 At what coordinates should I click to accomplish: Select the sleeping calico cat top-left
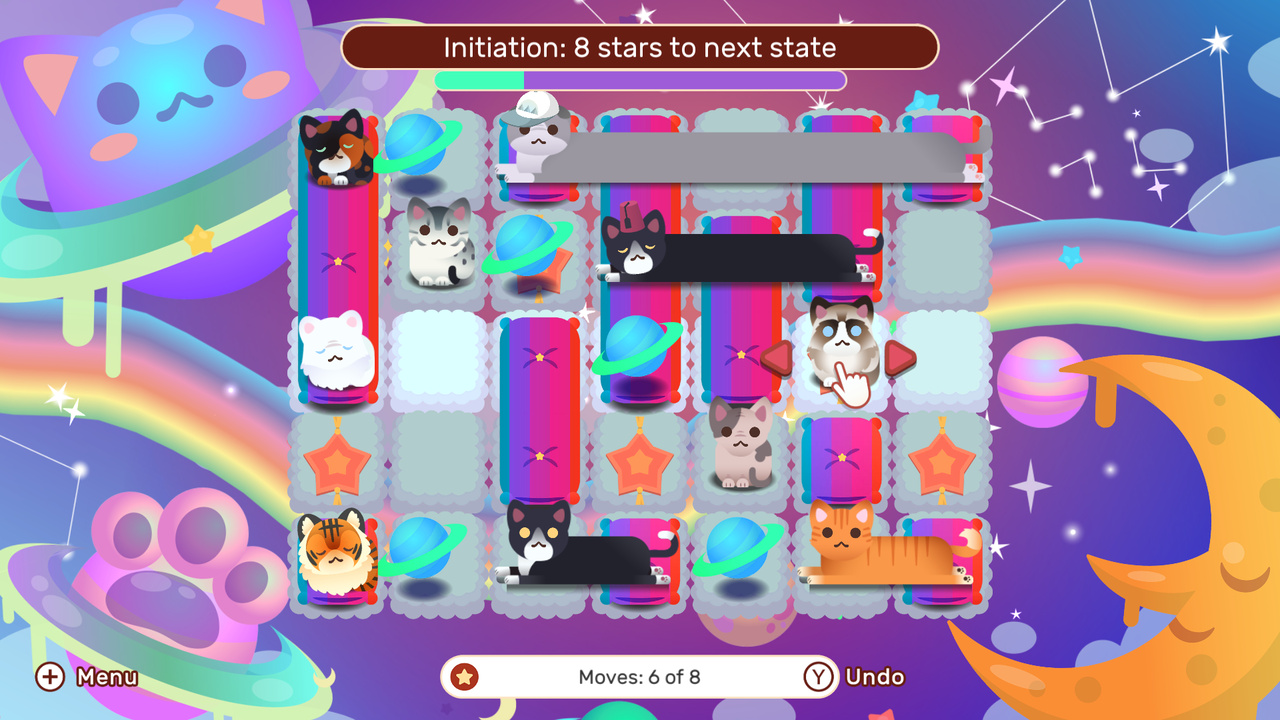pos(338,150)
